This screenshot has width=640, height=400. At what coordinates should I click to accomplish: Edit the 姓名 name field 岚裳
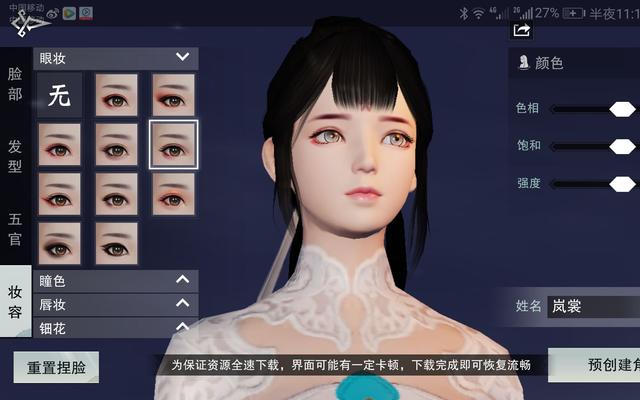[x=592, y=306]
